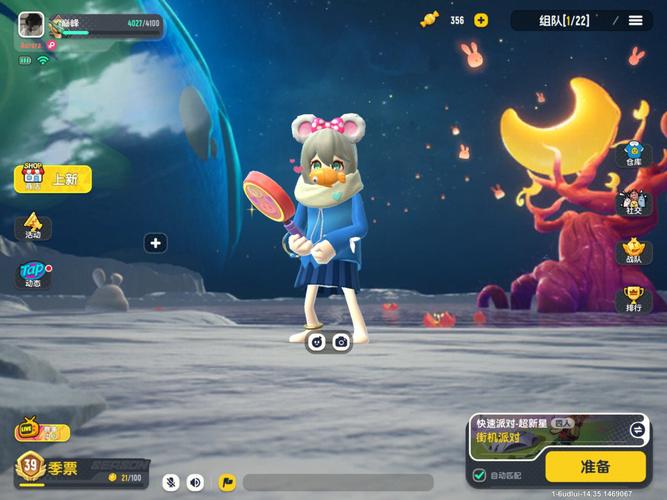This screenshot has height=500, width=667.
Task: Toggle the 自动匹配 auto-match checkbox
Action: click(x=480, y=475)
